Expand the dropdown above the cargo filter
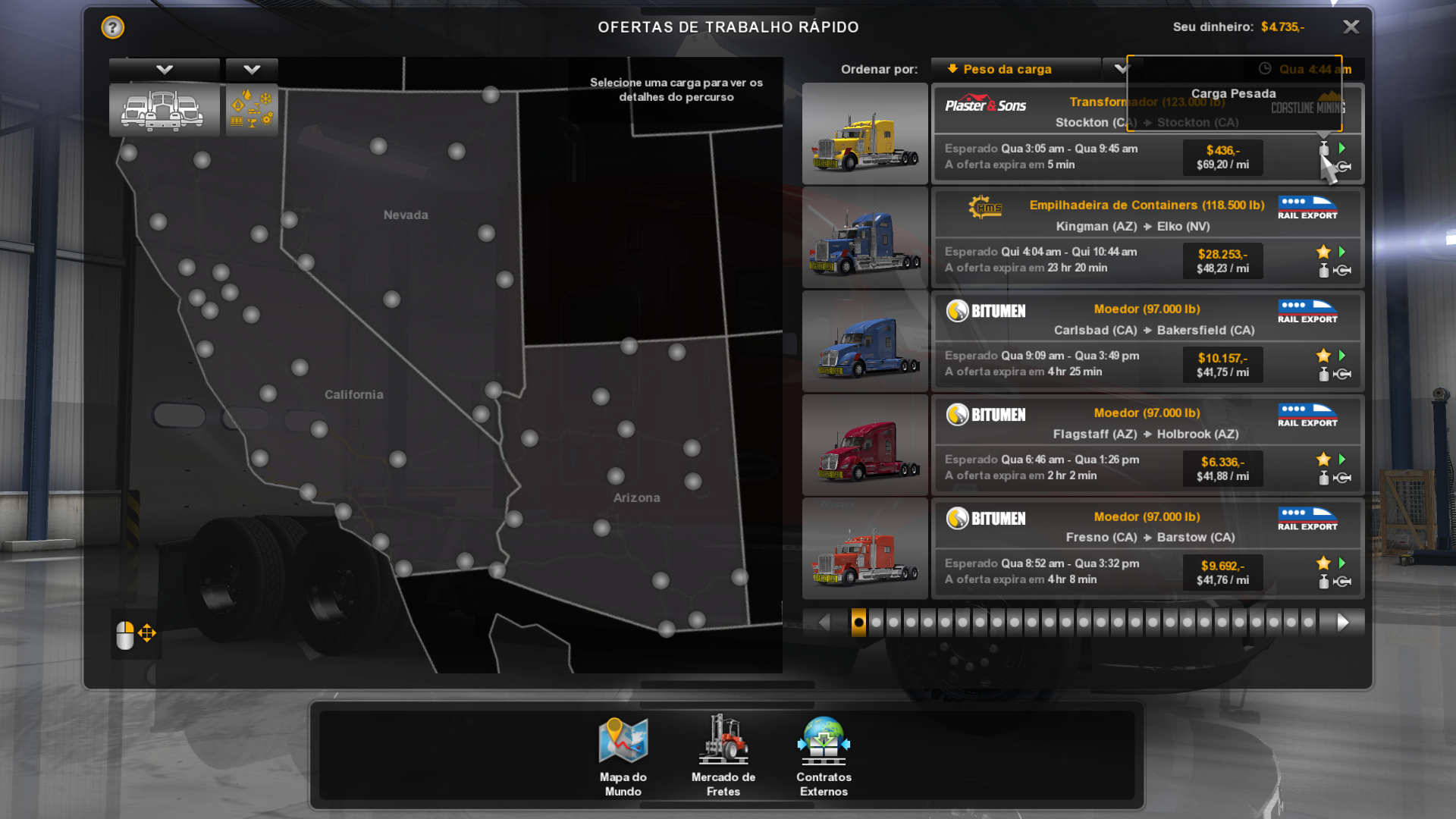The height and width of the screenshot is (819, 1456). tap(252, 70)
